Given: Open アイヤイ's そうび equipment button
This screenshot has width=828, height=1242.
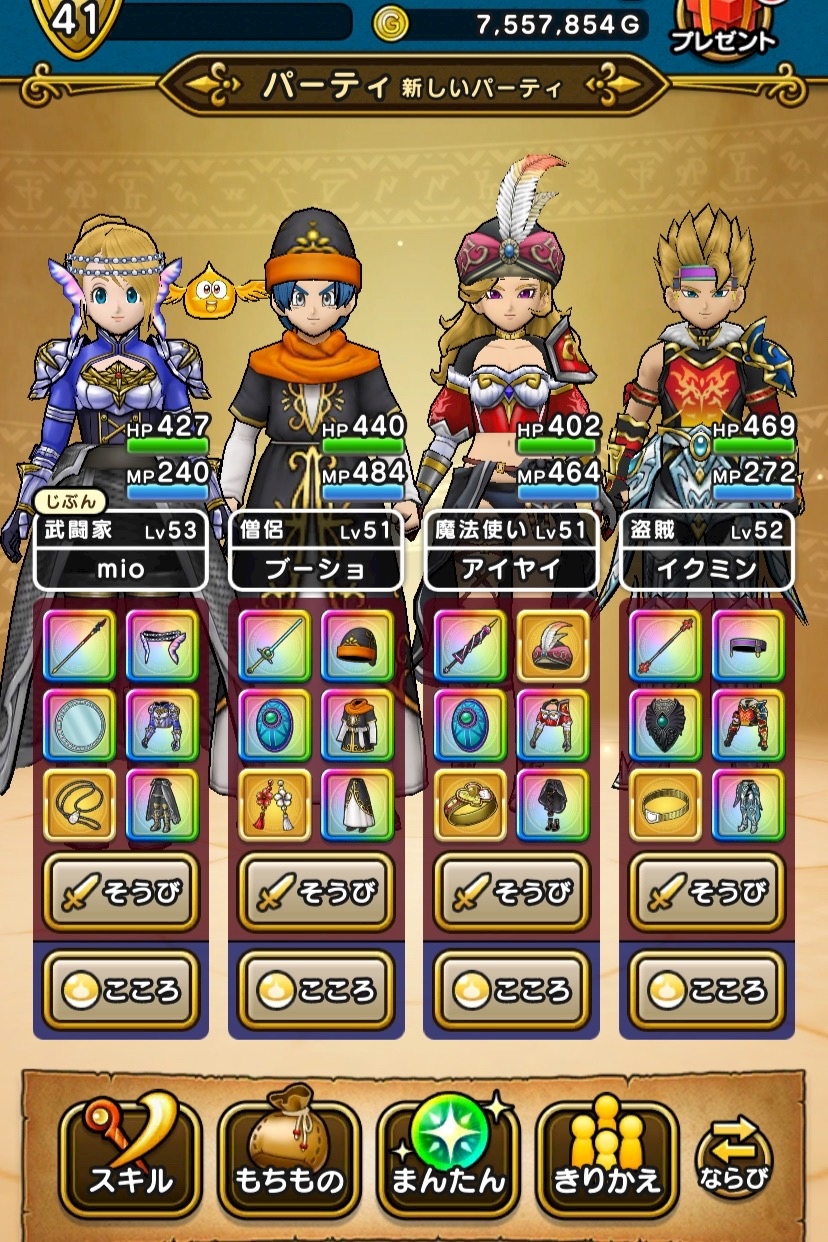Looking at the screenshot, I should pos(511,892).
